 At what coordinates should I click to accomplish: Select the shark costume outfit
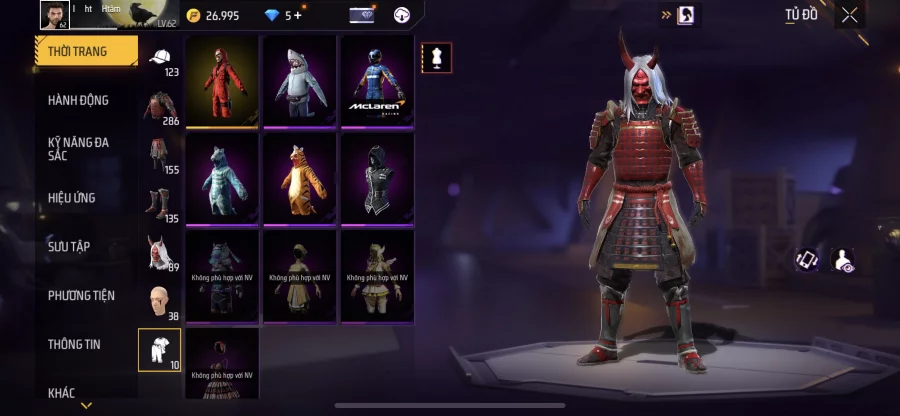(x=299, y=82)
